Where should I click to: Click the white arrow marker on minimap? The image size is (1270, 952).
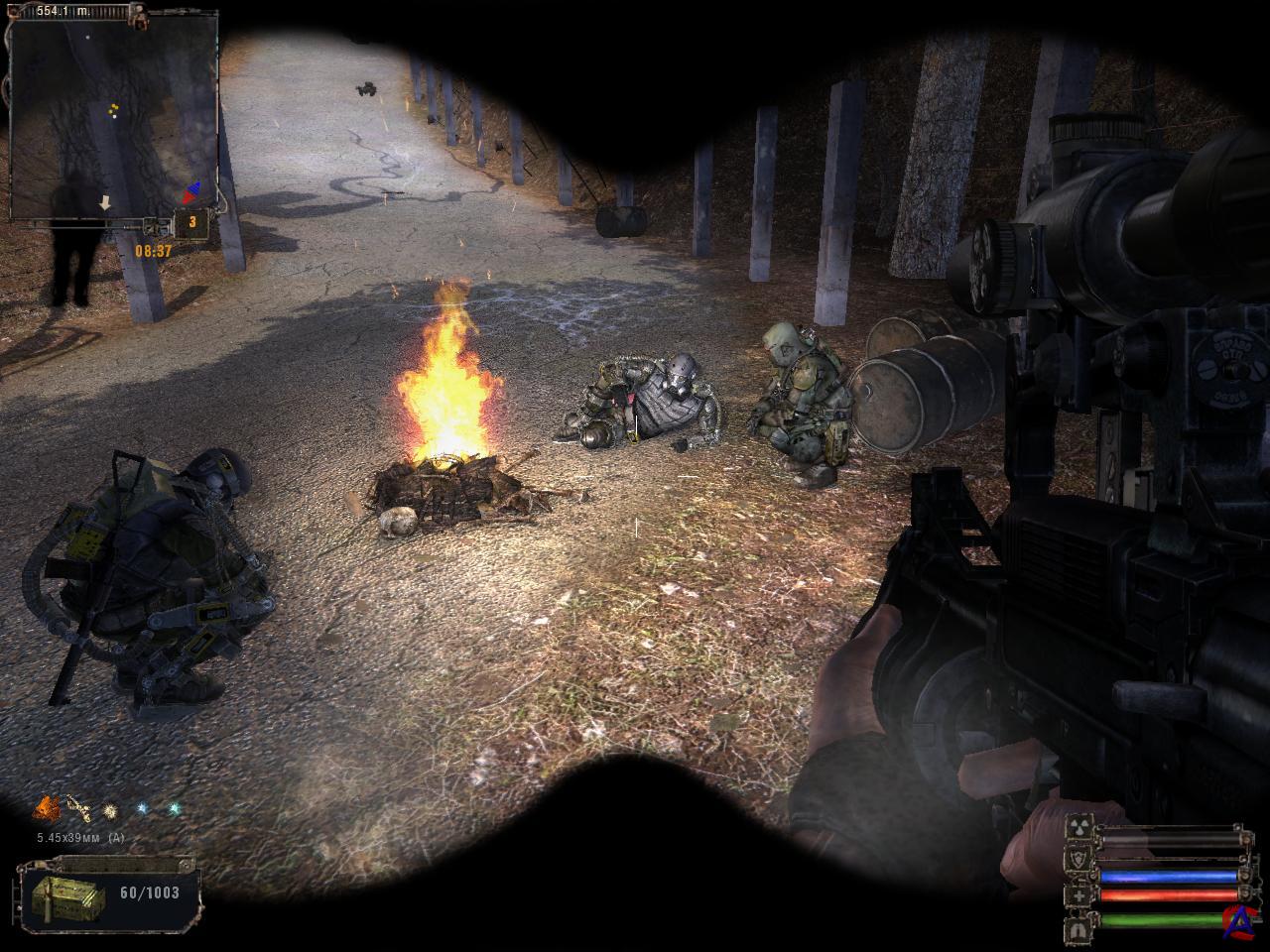pos(104,202)
